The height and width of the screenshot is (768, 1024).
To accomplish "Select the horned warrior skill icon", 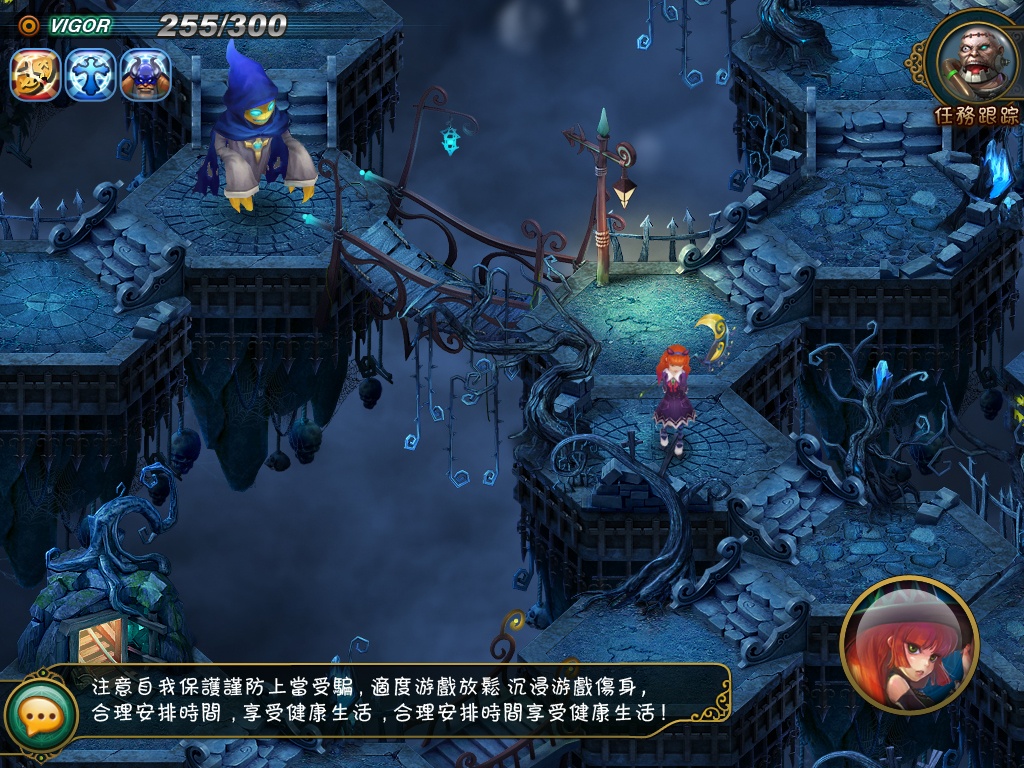I will tap(145, 75).
